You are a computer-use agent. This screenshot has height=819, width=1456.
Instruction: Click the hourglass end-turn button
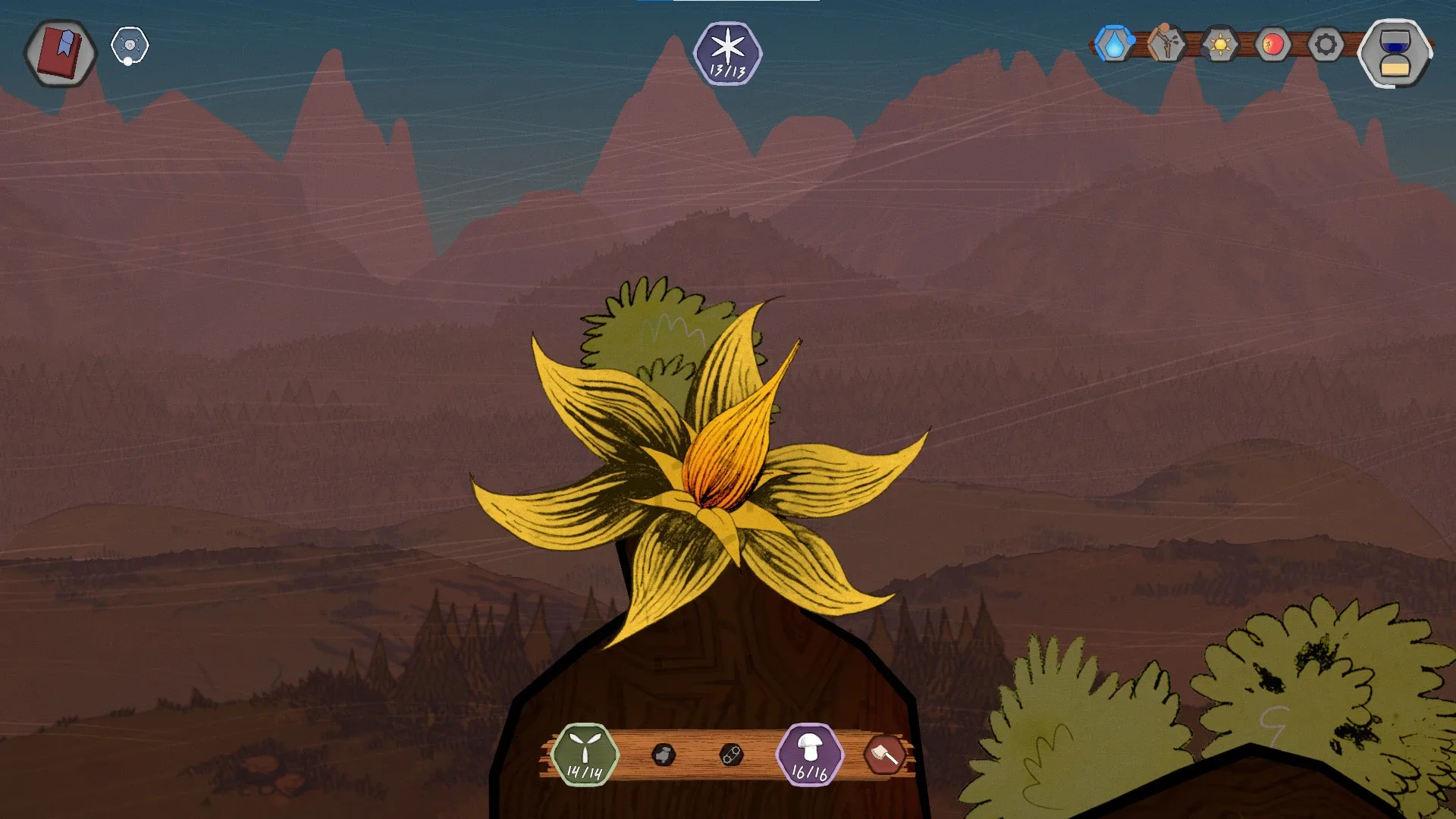1395,53
